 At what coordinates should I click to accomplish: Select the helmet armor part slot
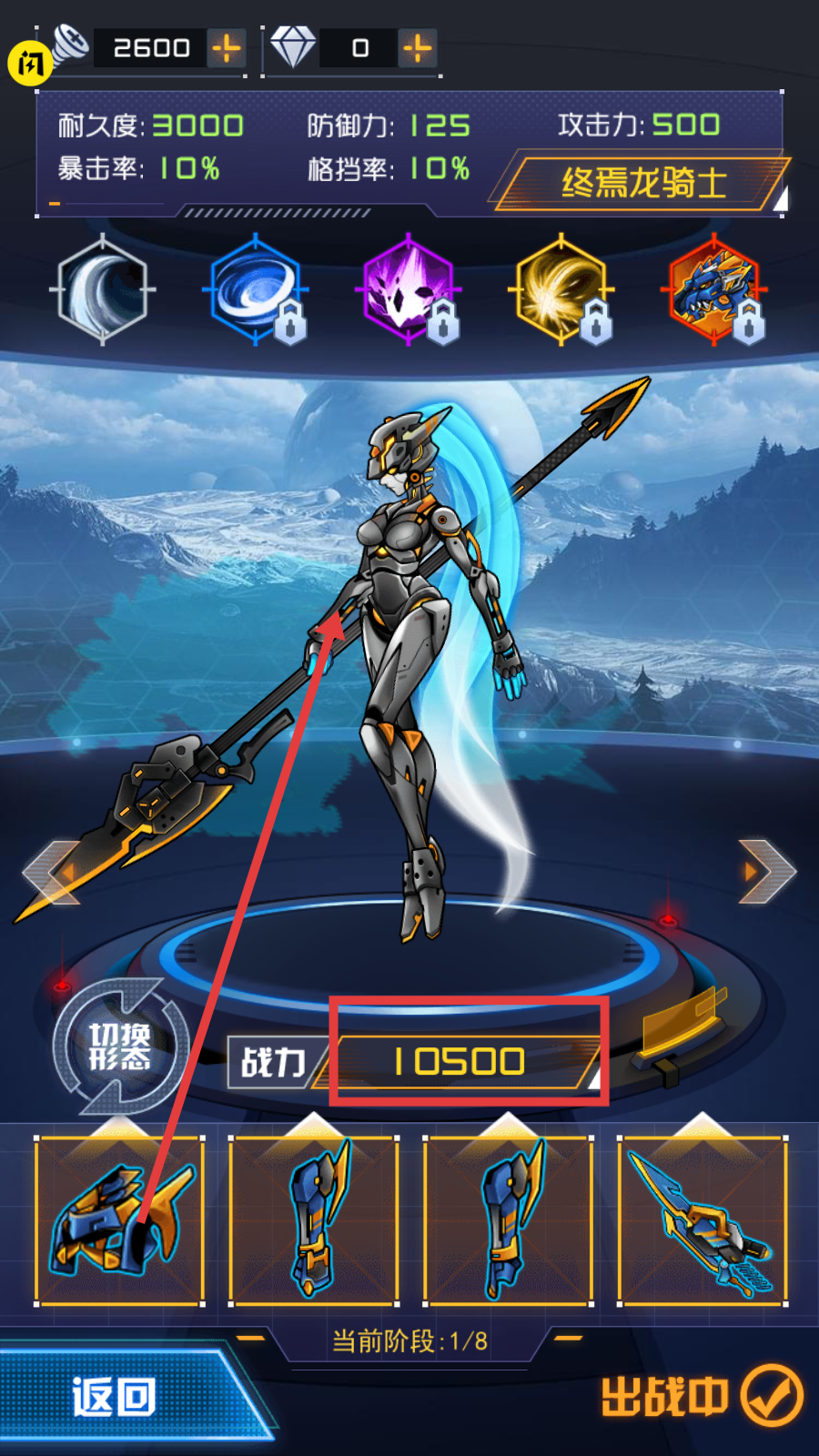pos(119,1220)
